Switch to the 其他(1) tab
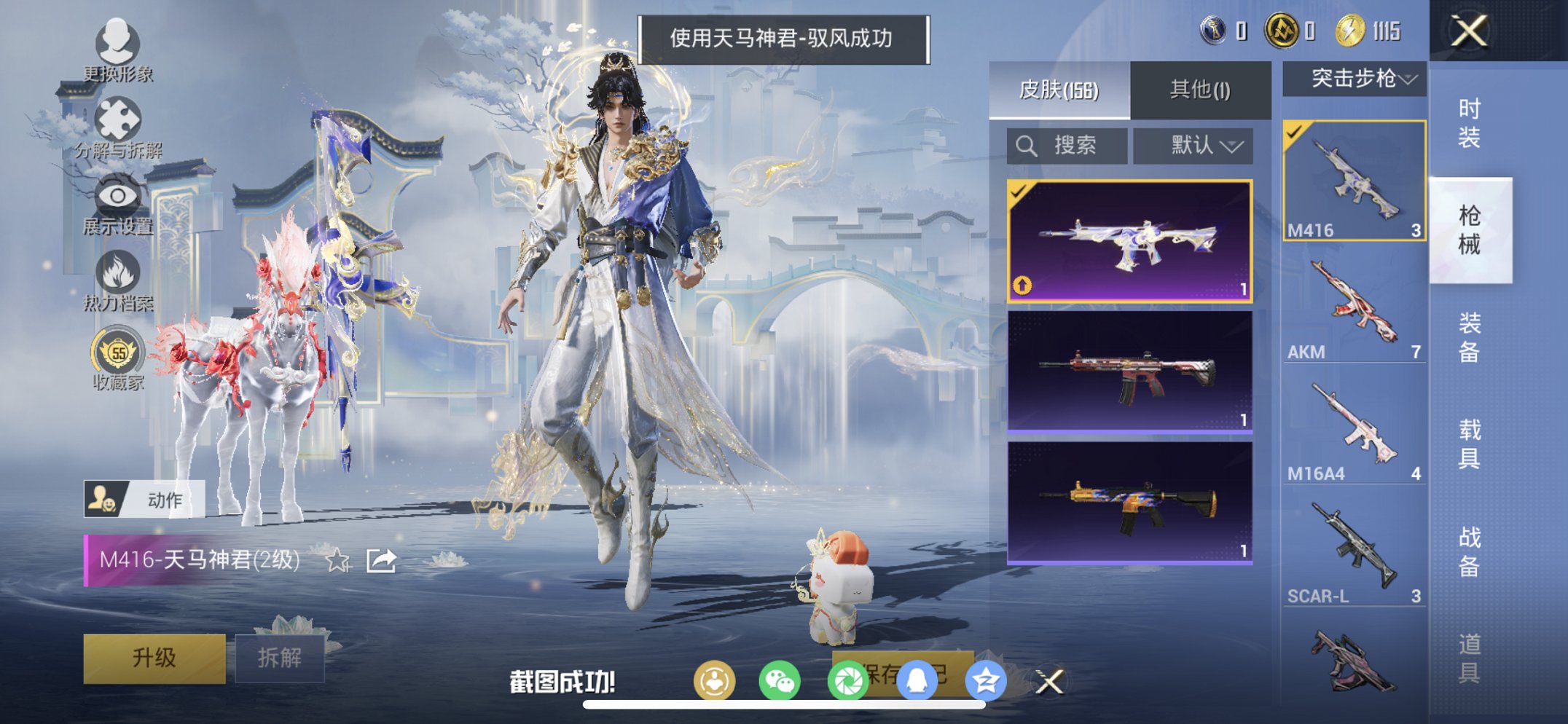The width and height of the screenshot is (1568, 724). click(x=1201, y=87)
